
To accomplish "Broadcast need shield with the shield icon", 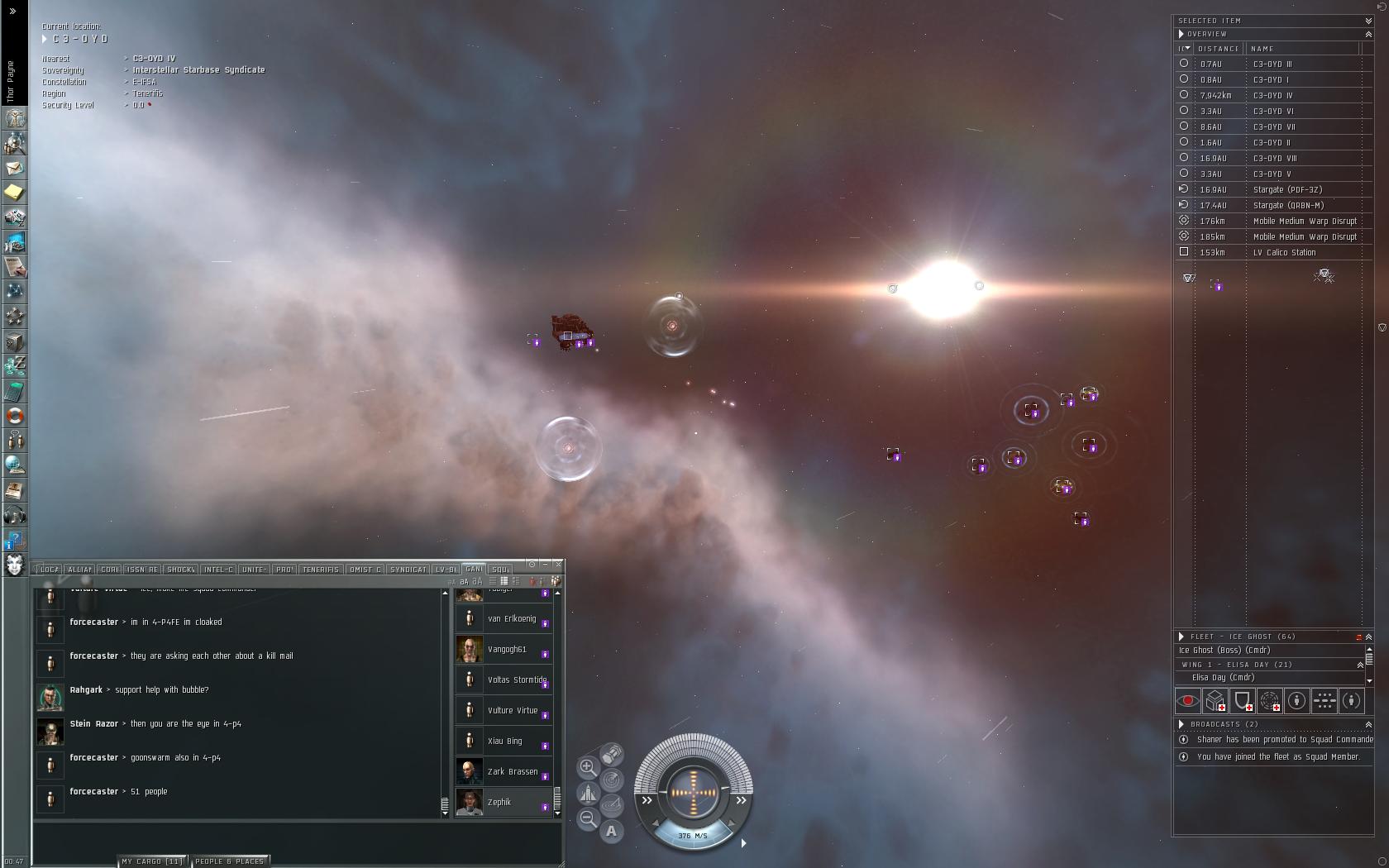I will (1243, 701).
